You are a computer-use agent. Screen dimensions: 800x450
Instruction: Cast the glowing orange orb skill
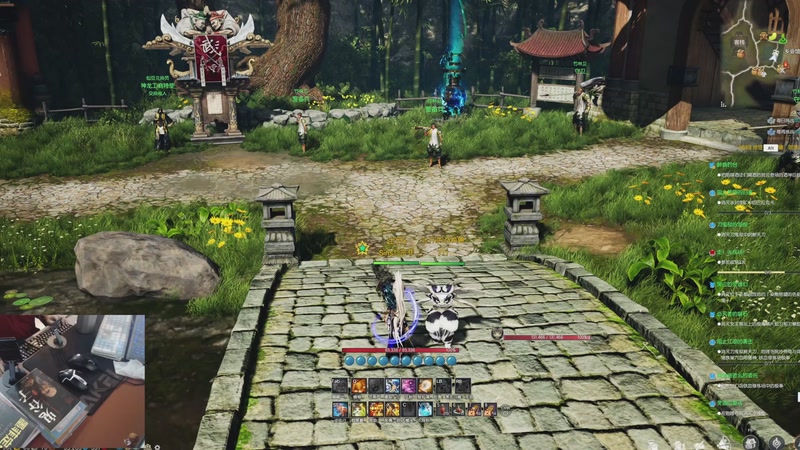pos(426,386)
